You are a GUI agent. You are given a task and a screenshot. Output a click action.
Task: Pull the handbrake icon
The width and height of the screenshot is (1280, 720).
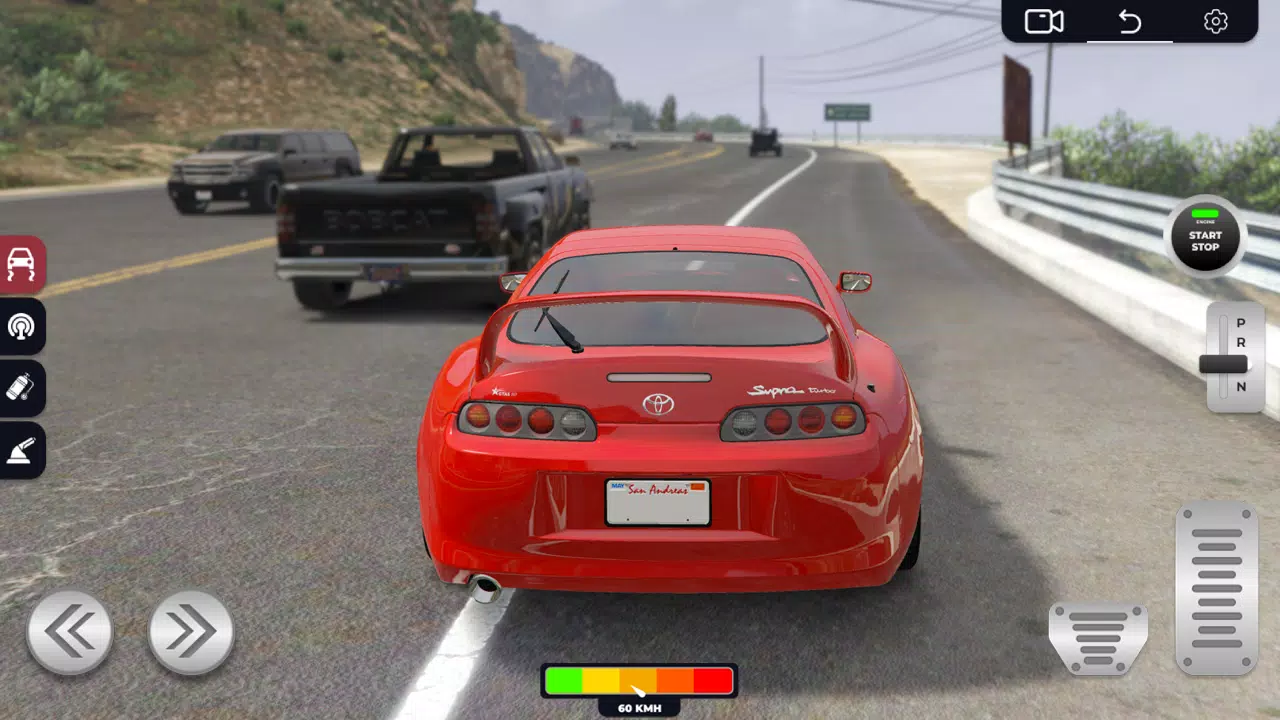pos(22,450)
